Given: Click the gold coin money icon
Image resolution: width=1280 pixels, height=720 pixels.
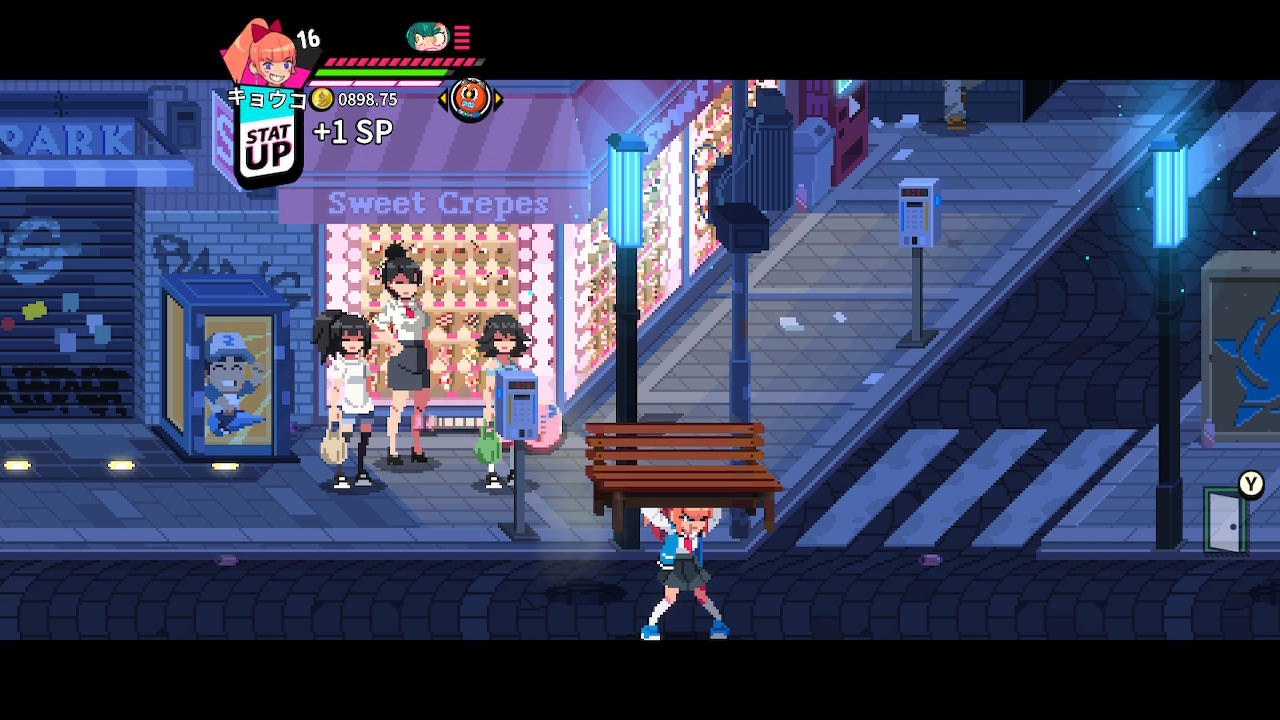Looking at the screenshot, I should 322,99.
